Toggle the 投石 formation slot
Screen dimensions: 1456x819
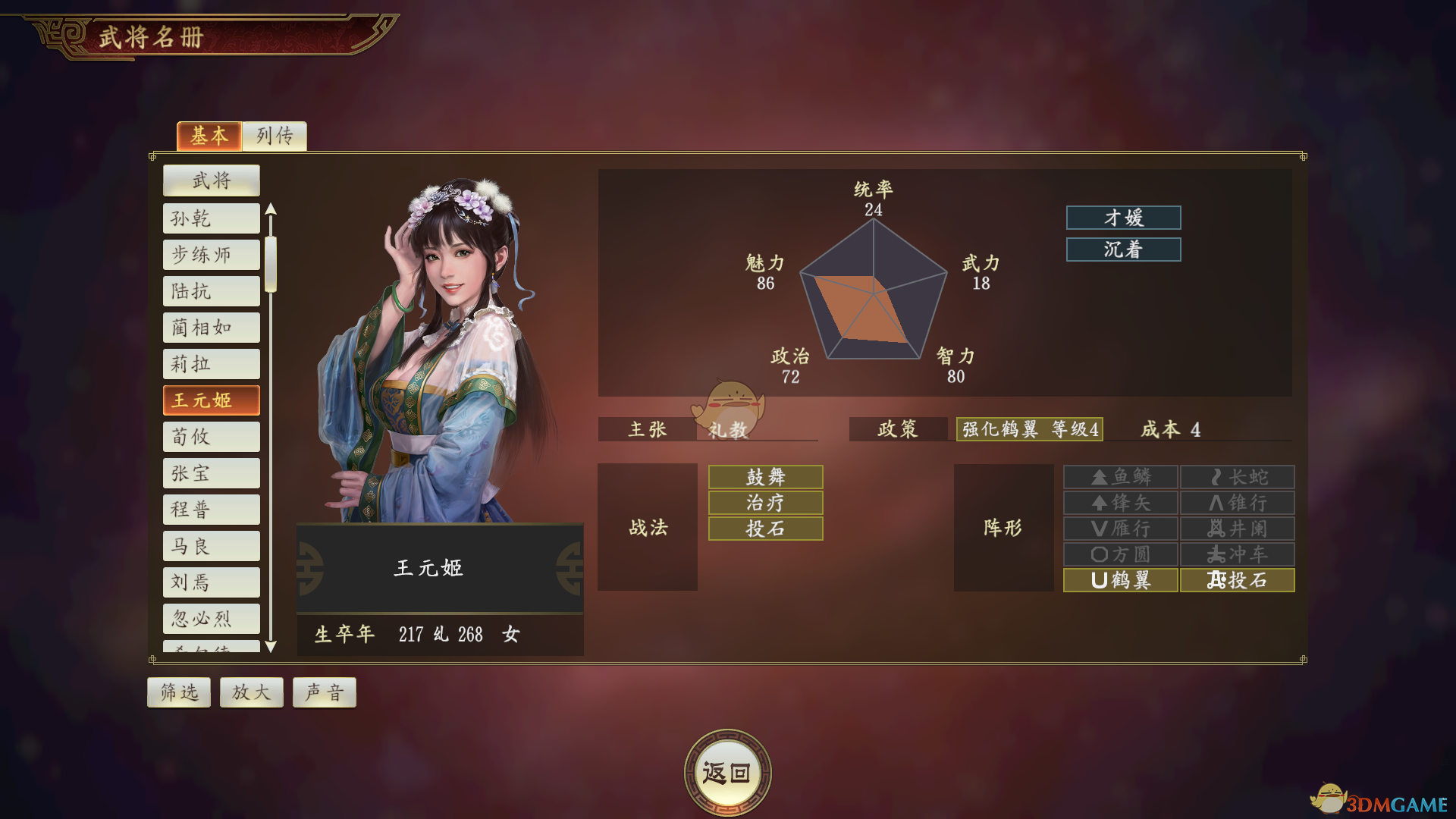[1238, 579]
